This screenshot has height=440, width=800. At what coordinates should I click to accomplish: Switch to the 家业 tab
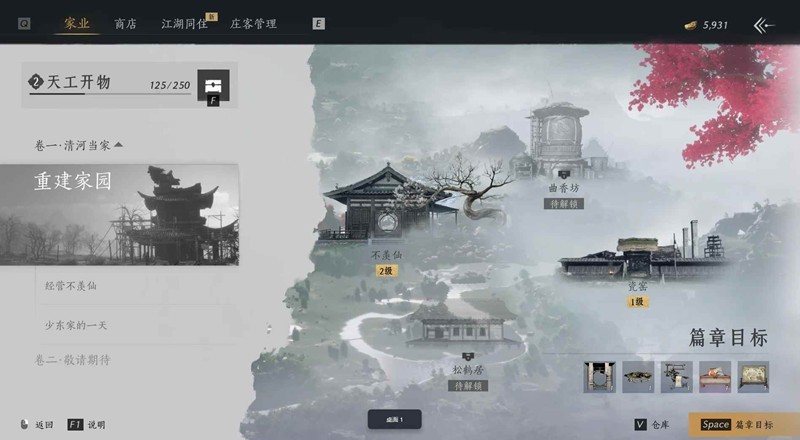[x=76, y=23]
